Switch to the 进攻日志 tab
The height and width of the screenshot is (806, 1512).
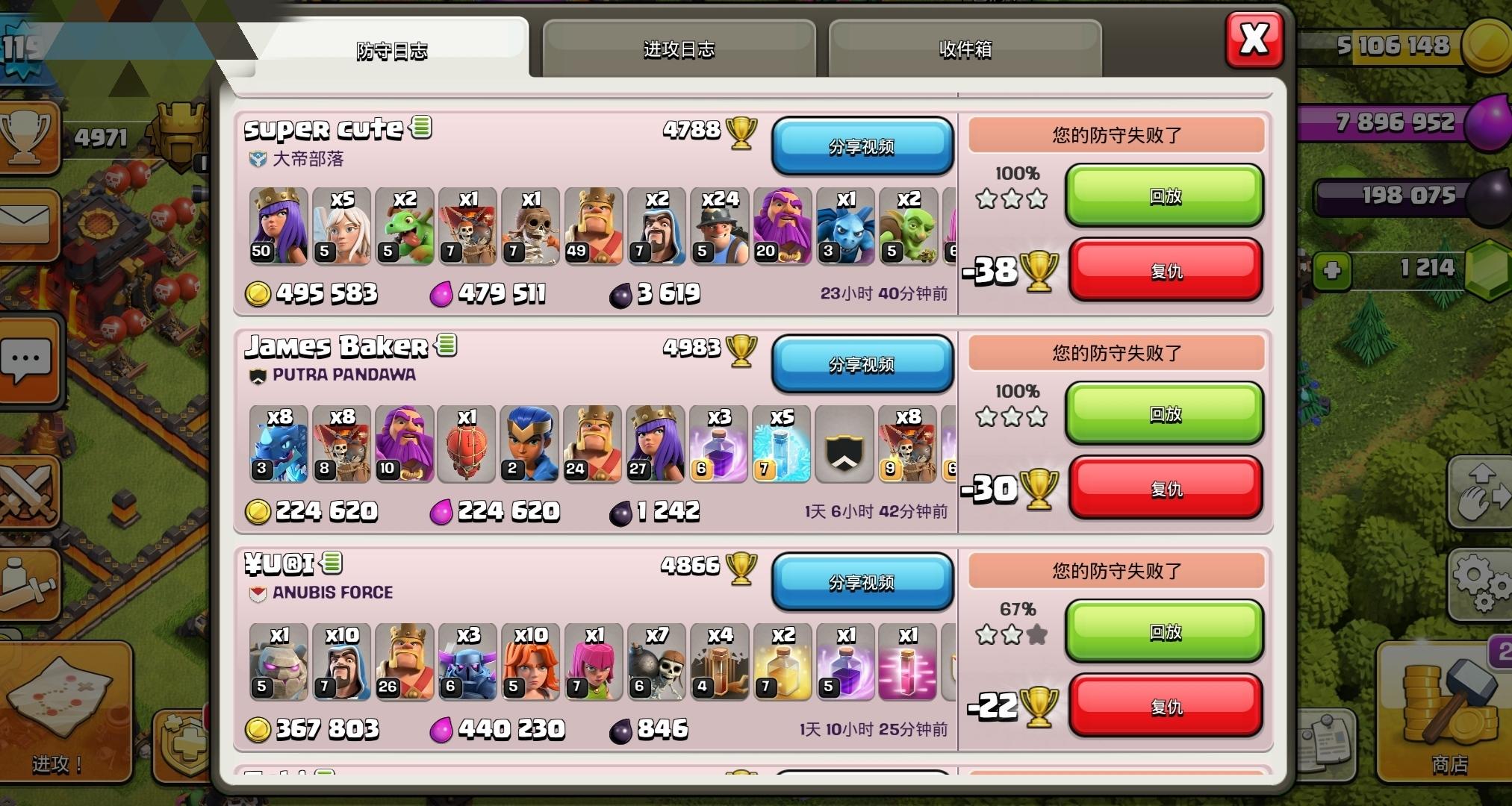click(676, 49)
